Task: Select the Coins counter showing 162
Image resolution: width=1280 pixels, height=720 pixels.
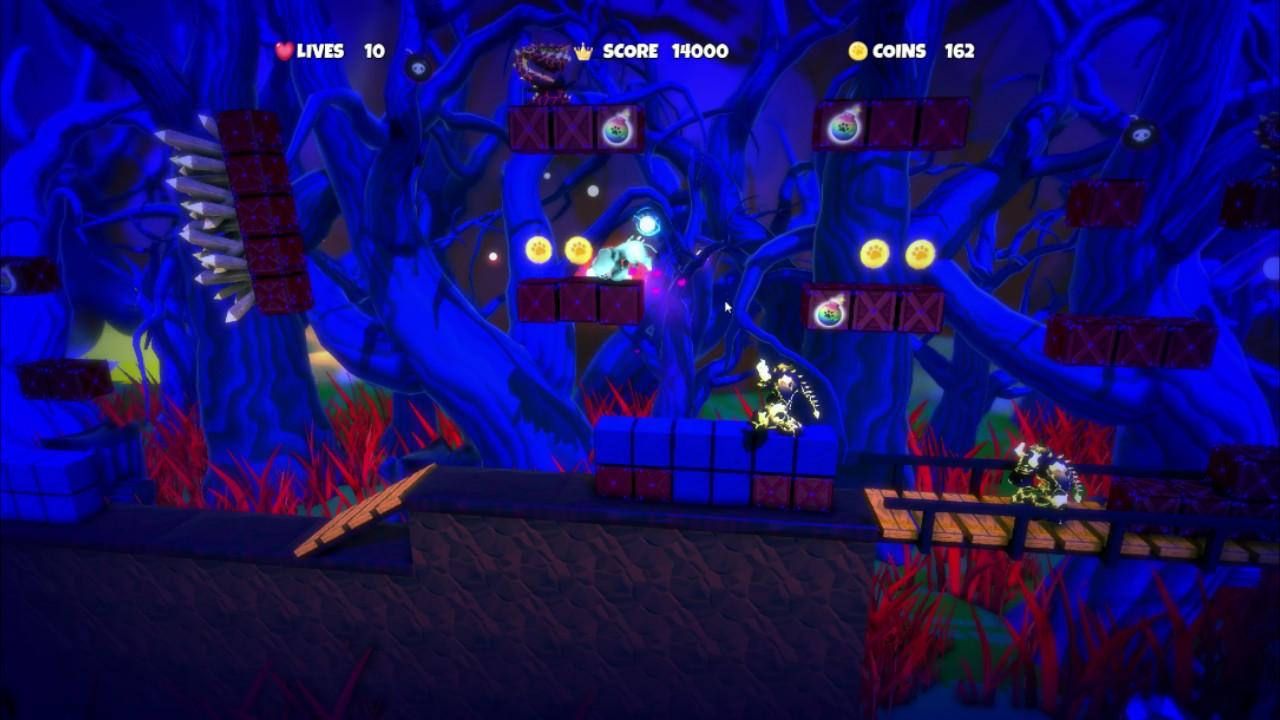Action: click(958, 52)
